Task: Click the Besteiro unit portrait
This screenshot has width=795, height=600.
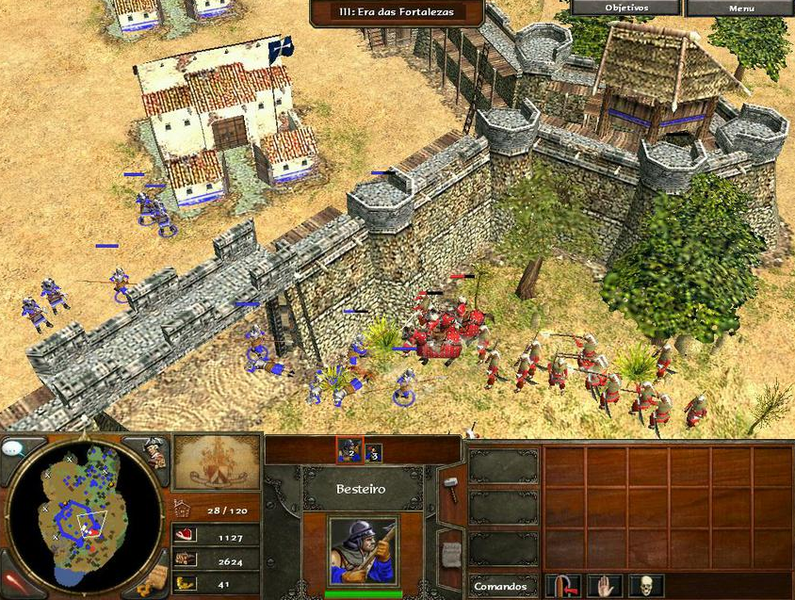Action: 362,551
